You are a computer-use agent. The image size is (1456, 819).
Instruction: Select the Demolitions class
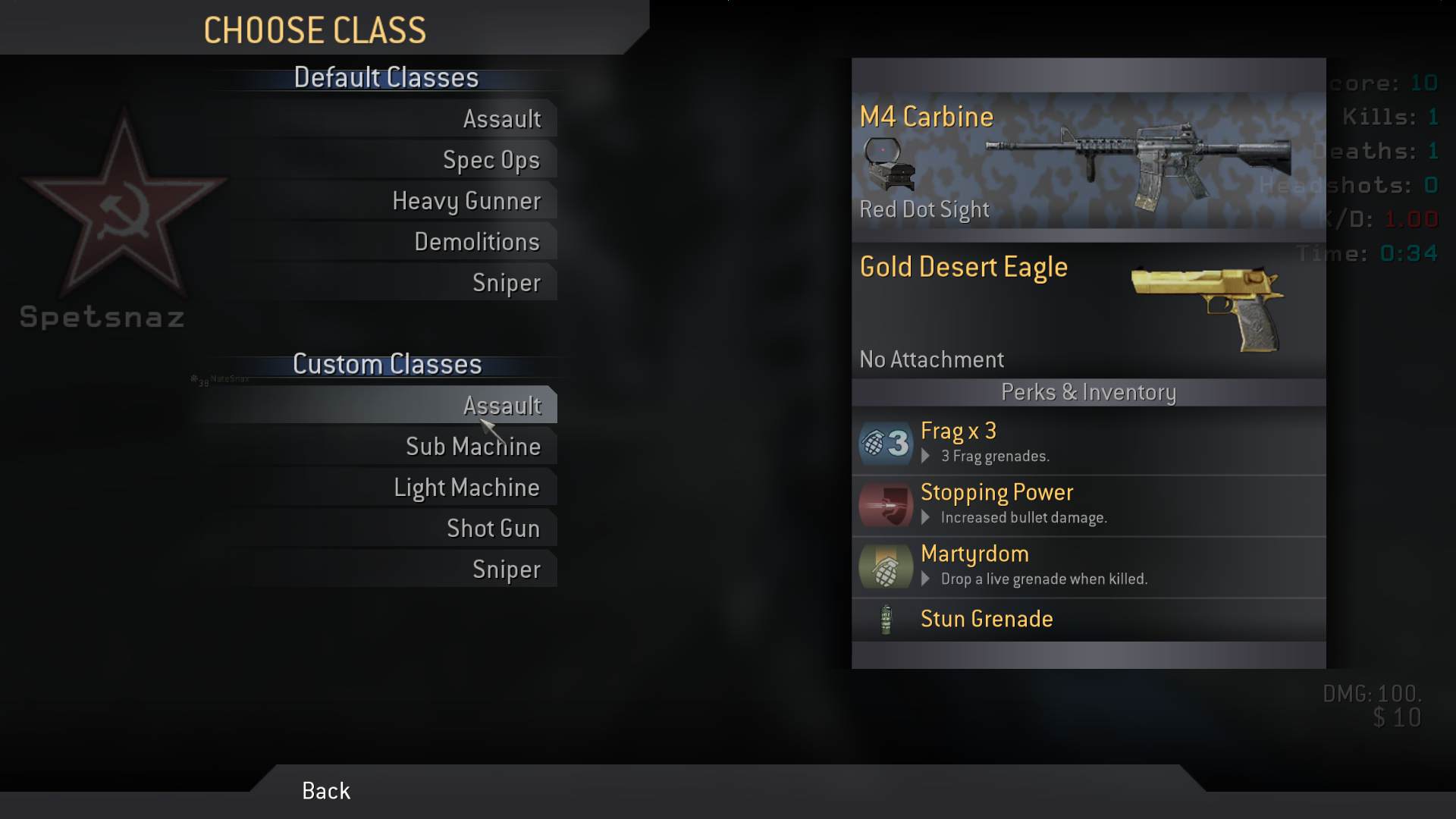(476, 242)
